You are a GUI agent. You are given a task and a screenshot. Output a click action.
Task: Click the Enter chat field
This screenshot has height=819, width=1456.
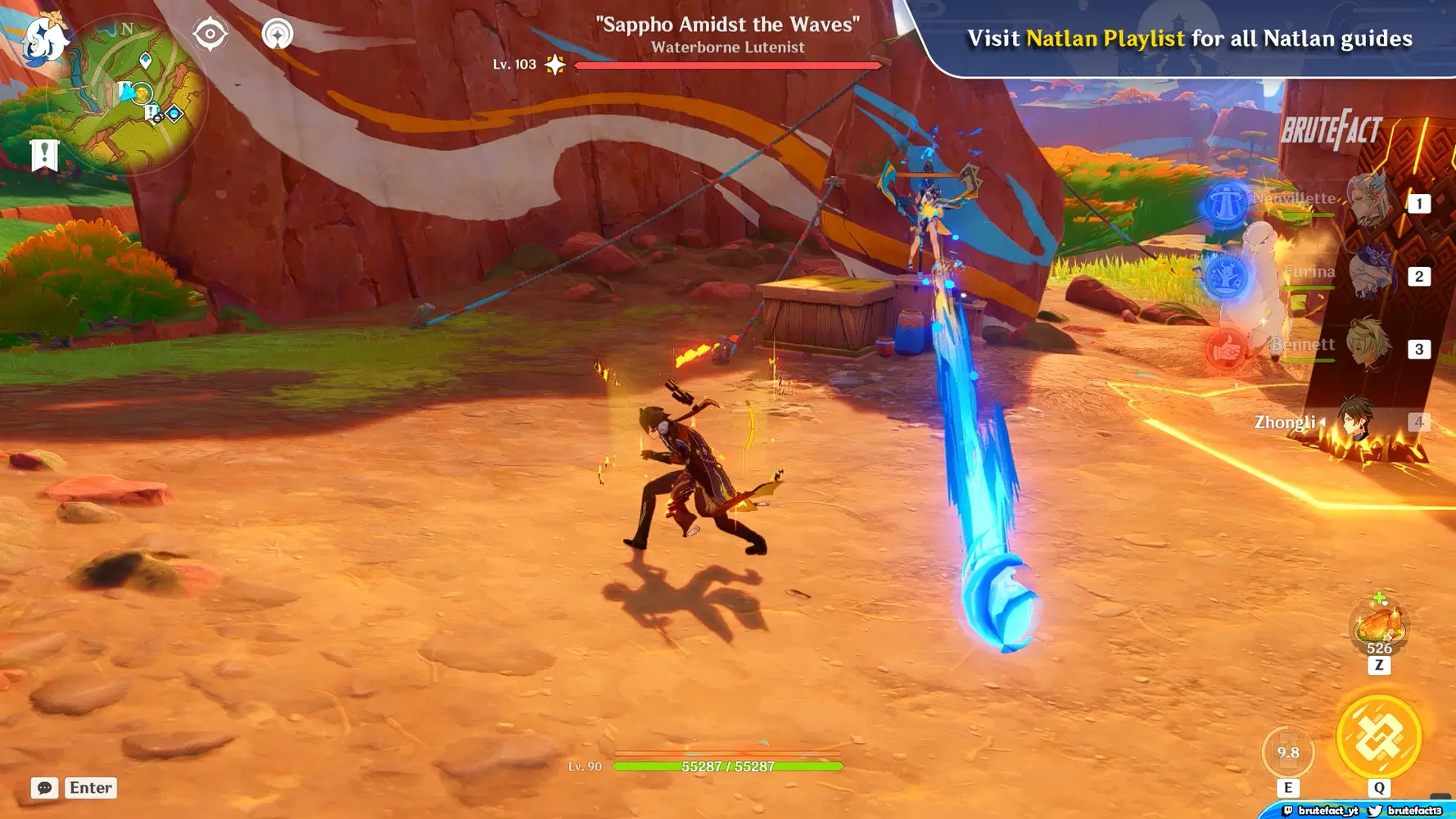90,788
